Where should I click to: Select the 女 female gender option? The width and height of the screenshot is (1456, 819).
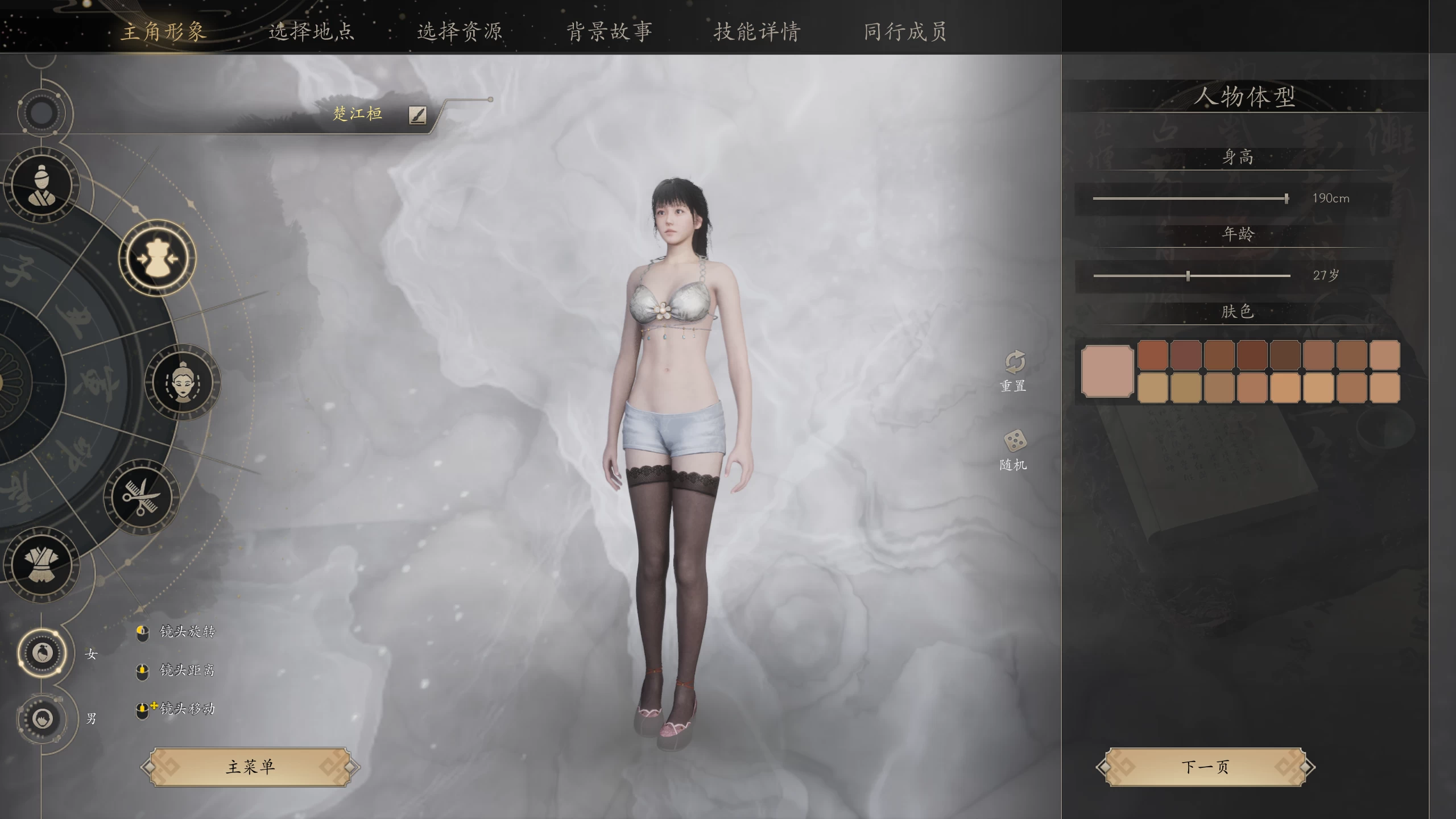(x=41, y=654)
